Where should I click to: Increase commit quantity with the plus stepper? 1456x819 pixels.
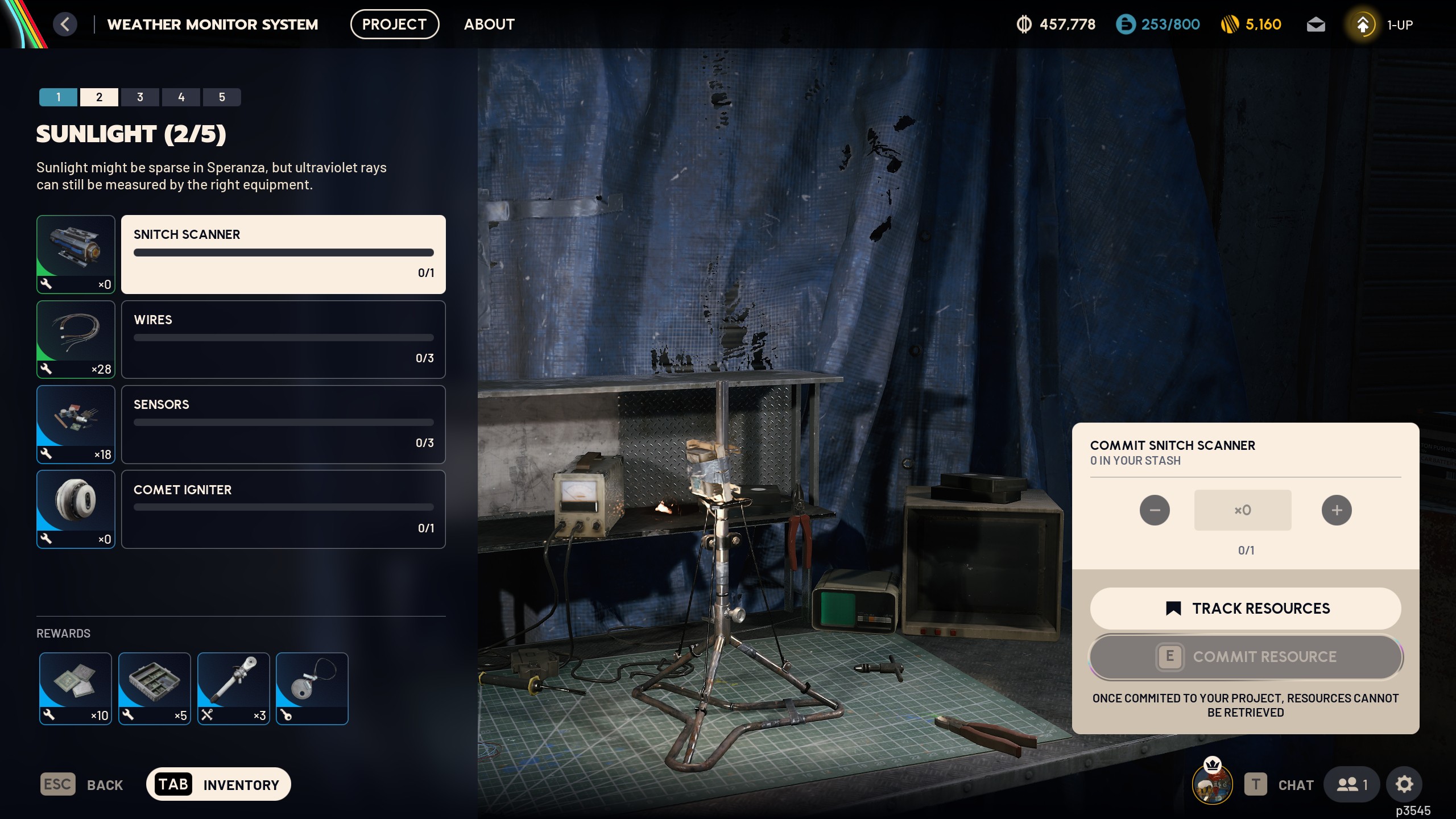tap(1337, 510)
